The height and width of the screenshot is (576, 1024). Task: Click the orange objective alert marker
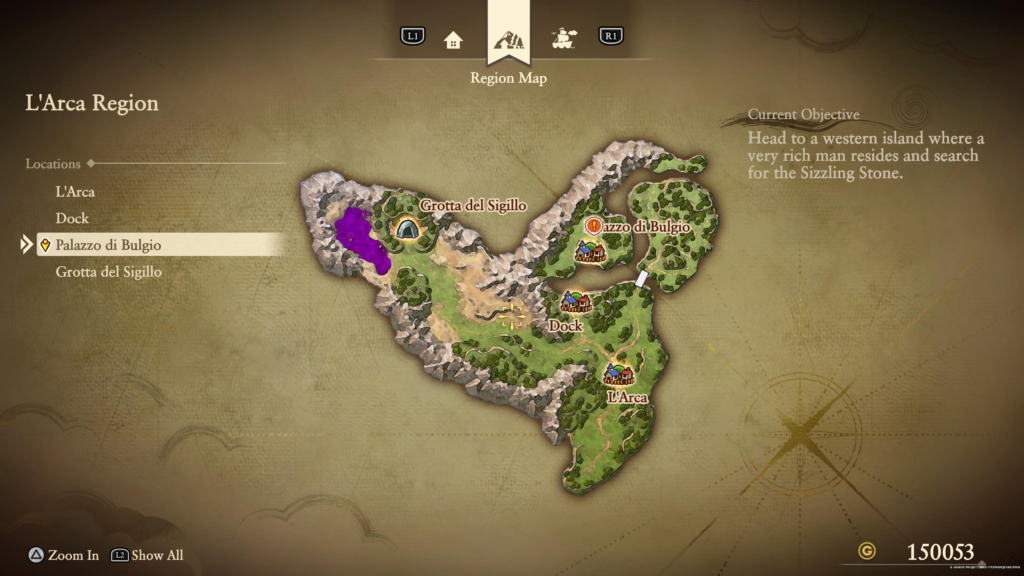click(x=594, y=226)
